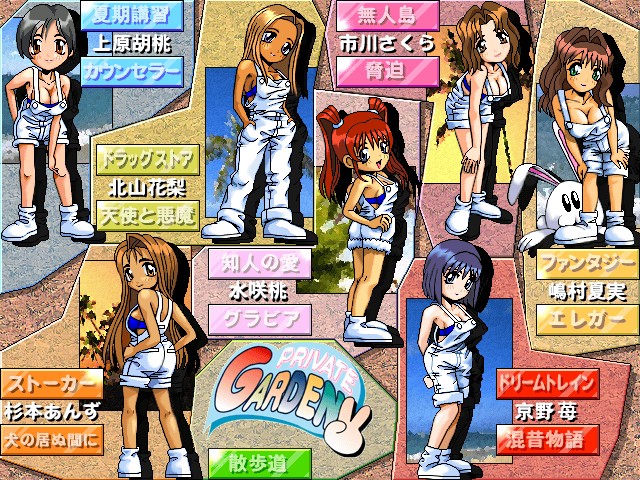Choose the red ドリームトレイン scenario

pyautogui.click(x=546, y=383)
